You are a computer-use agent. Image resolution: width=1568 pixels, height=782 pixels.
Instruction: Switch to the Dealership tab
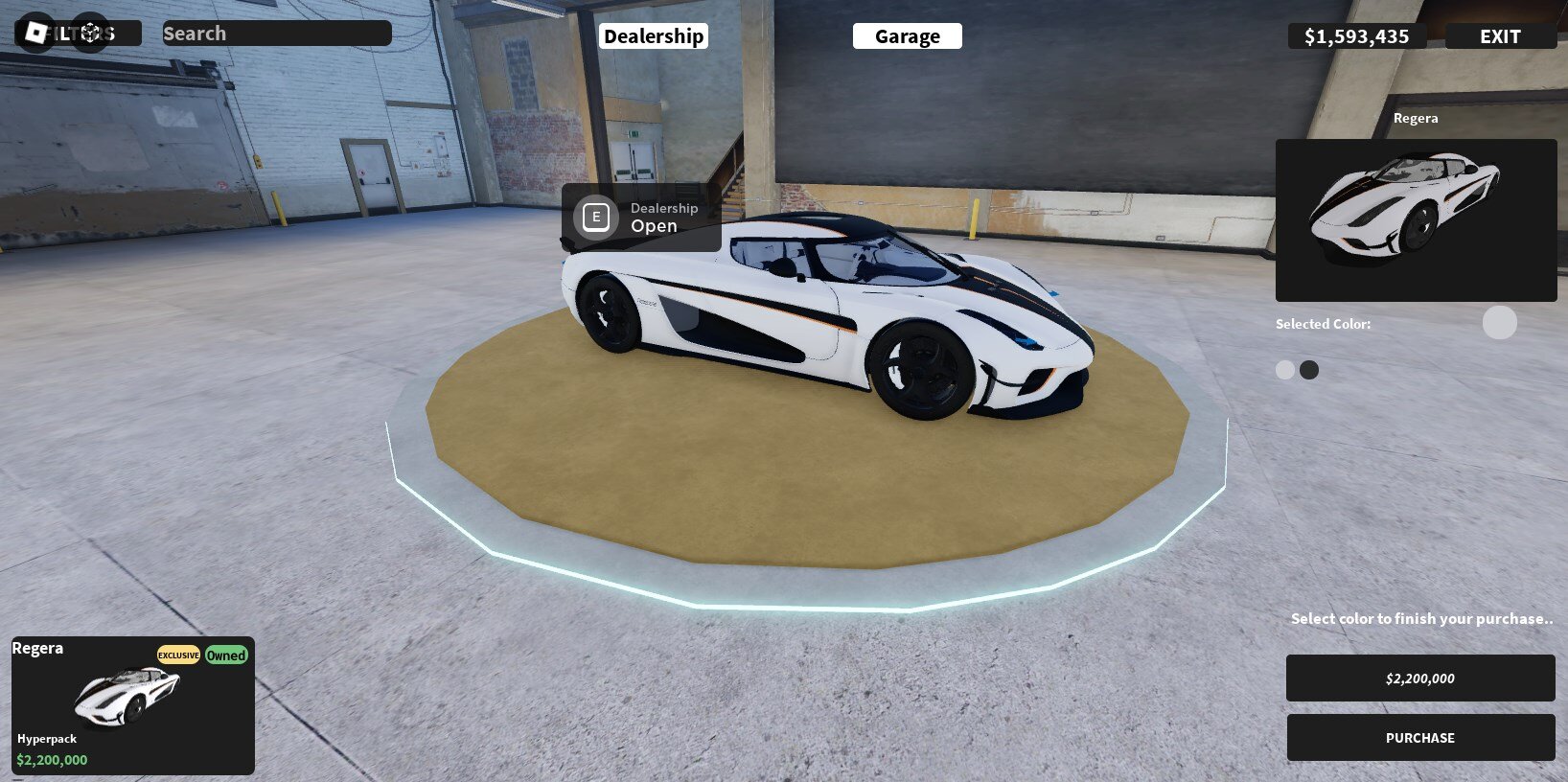(x=654, y=34)
